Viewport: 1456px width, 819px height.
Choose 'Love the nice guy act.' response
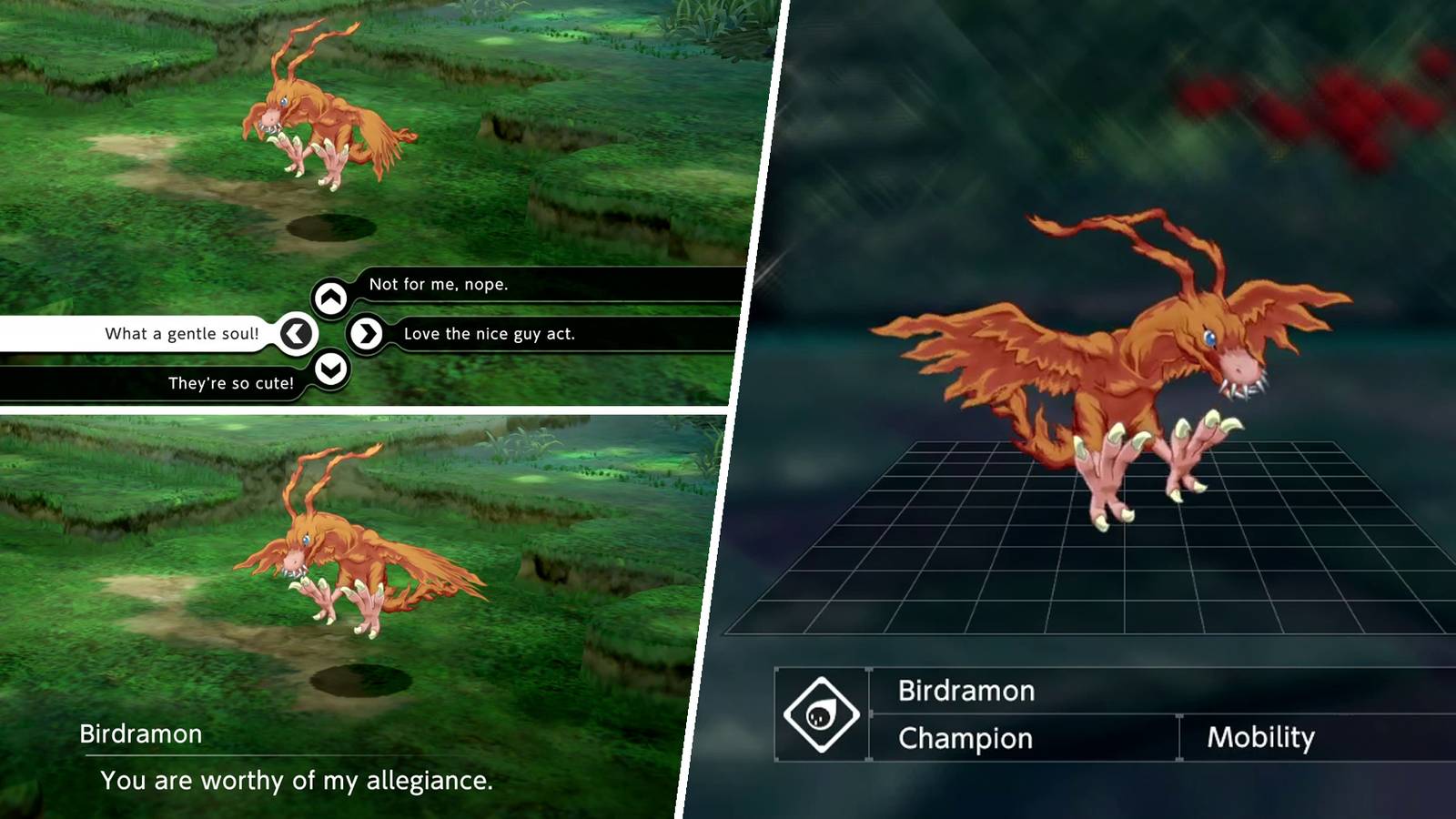488,333
